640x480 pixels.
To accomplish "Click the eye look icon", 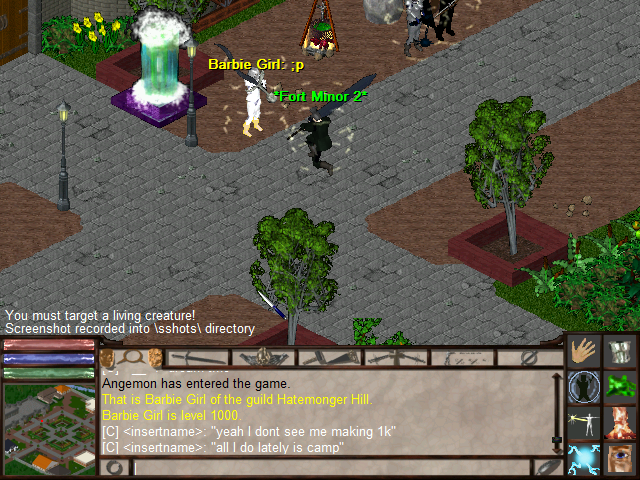I will 620,459.
